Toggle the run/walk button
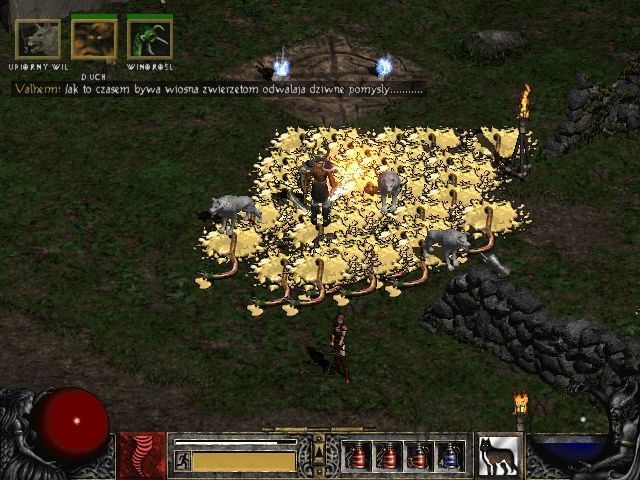Screen dimensions: 640x480 click(x=183, y=461)
